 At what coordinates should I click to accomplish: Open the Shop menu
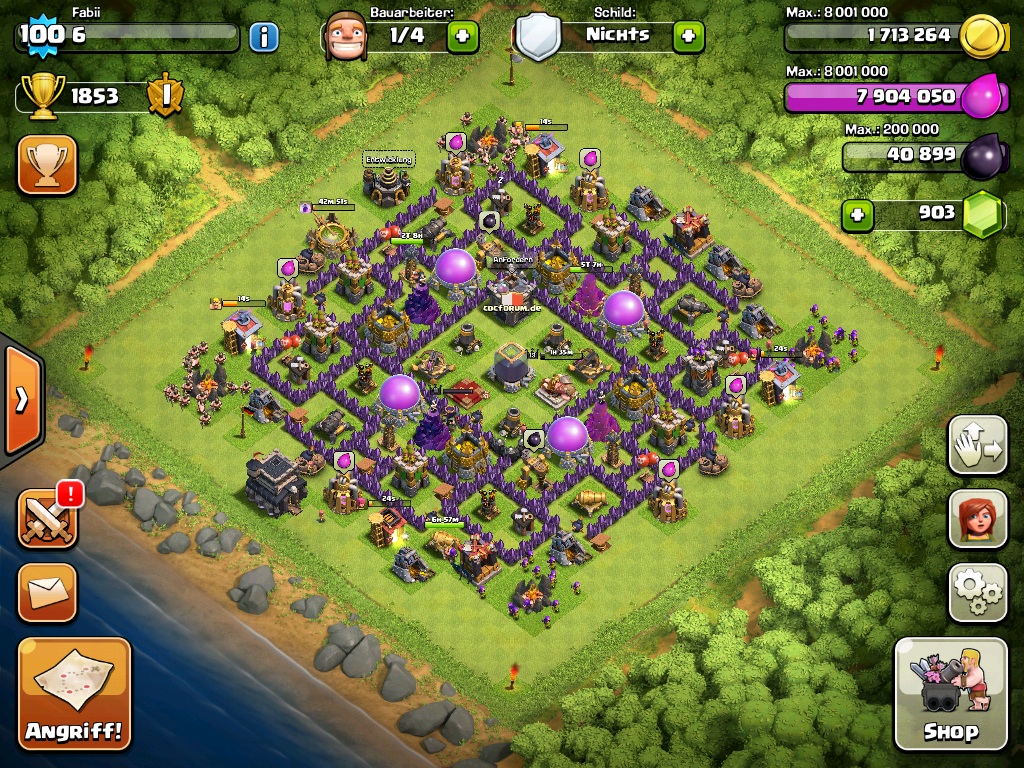(950, 693)
